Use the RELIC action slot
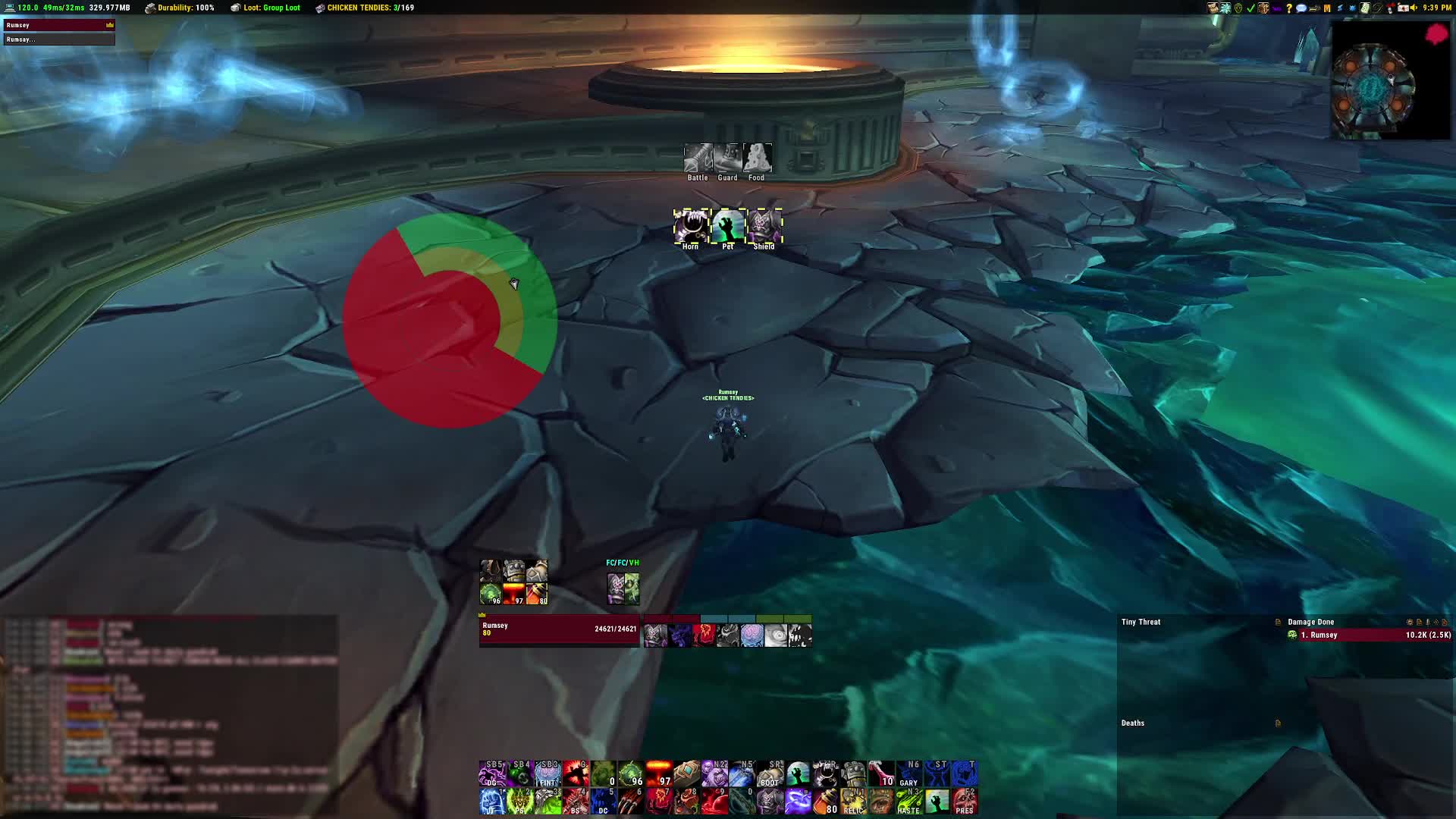This screenshot has height=819, width=1456. point(853,802)
